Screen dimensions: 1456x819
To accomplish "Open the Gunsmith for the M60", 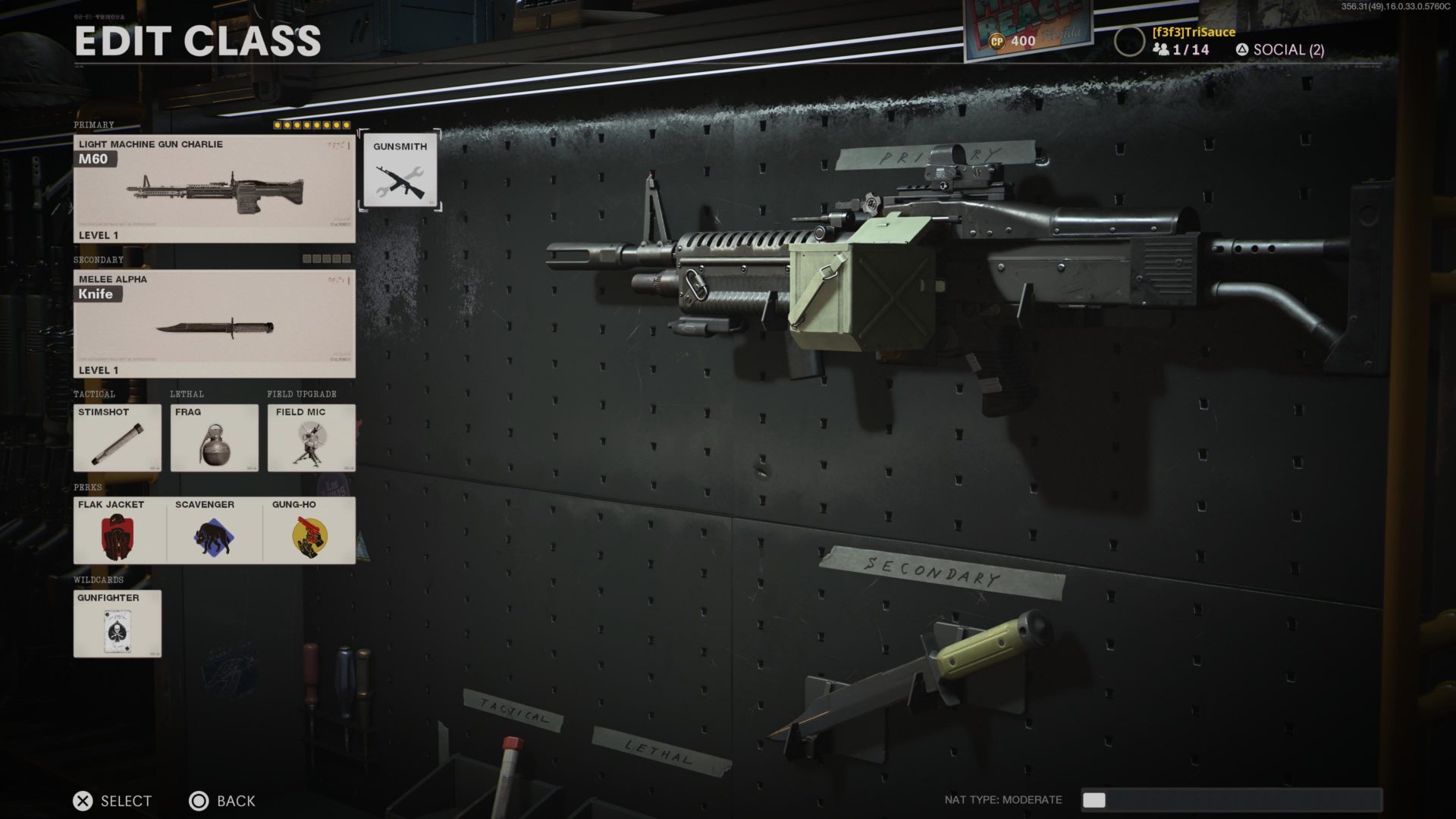I will tap(401, 170).
